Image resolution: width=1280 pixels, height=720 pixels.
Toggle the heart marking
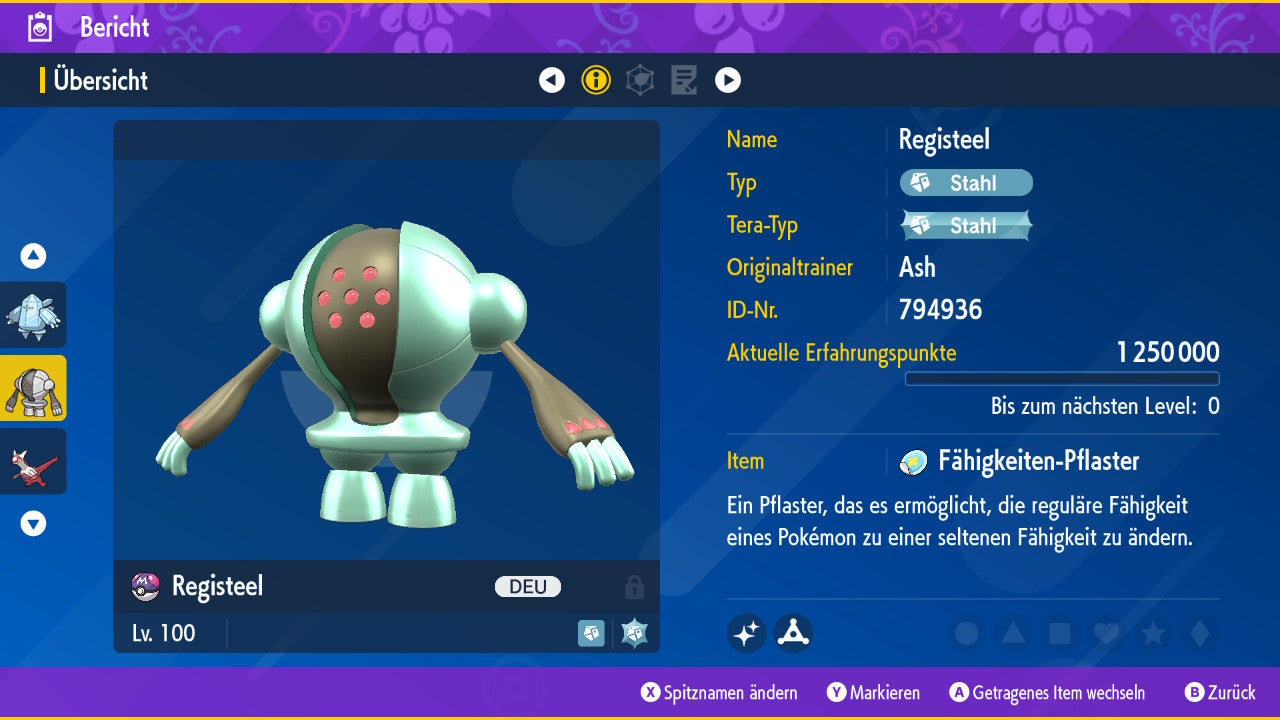pos(1106,633)
